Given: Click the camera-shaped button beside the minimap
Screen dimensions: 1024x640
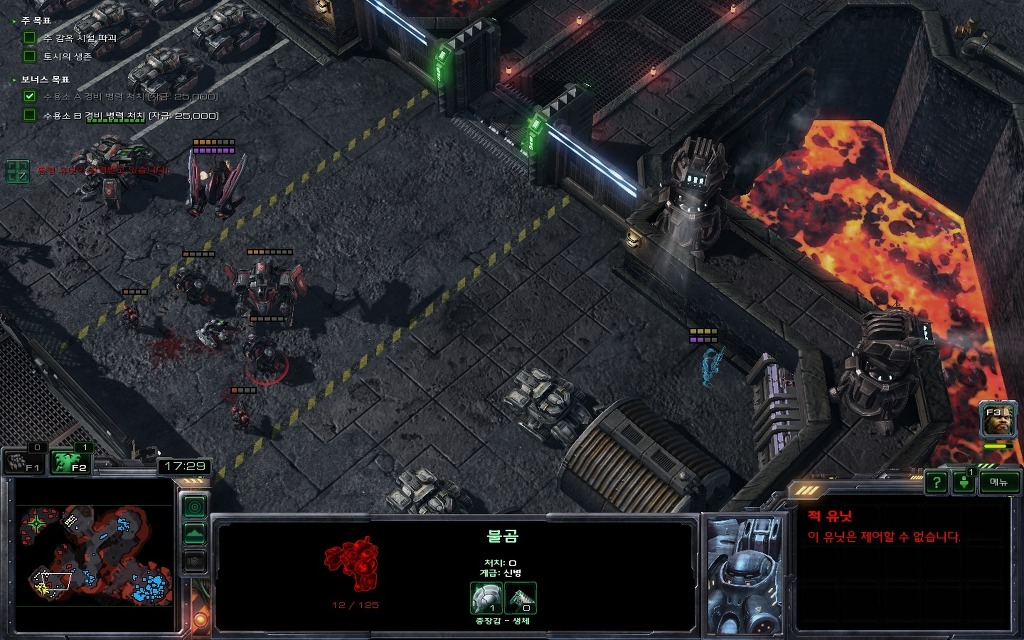Looking at the screenshot, I should click(x=195, y=561).
